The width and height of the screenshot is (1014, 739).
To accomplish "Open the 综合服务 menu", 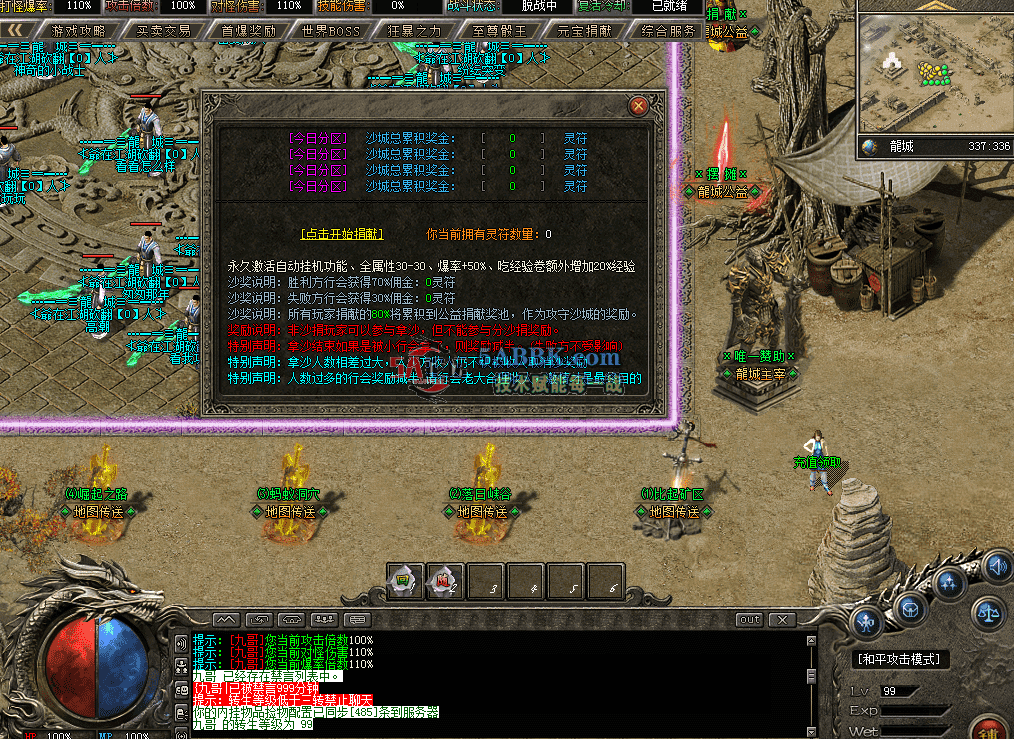I will 668,31.
